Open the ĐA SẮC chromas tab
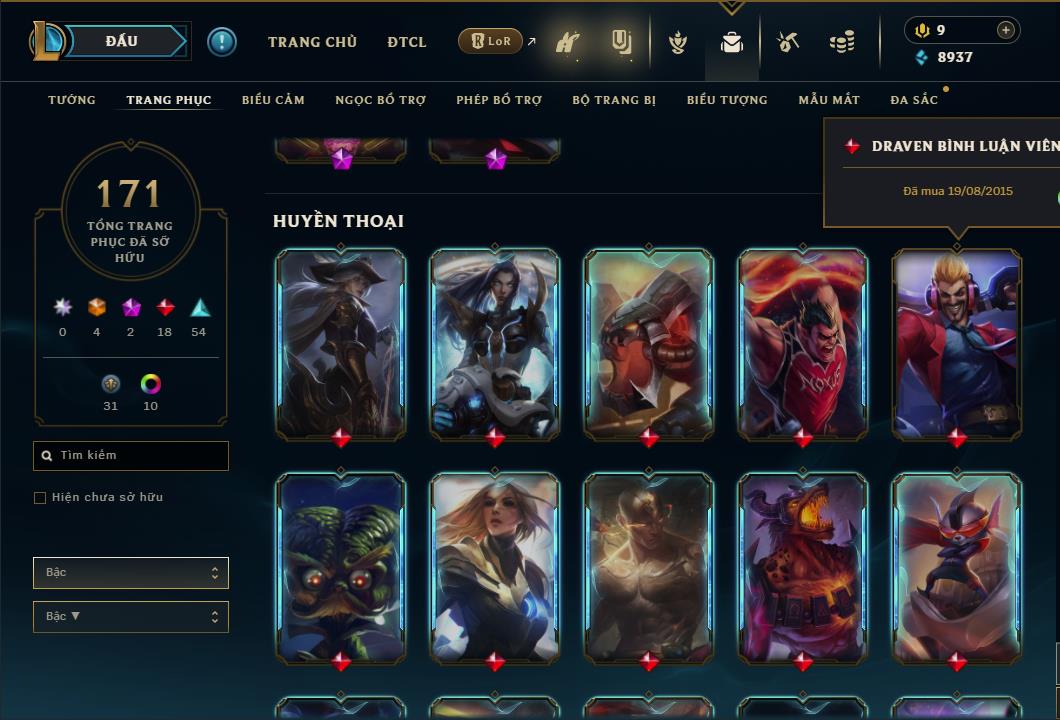1060x720 pixels. (914, 100)
